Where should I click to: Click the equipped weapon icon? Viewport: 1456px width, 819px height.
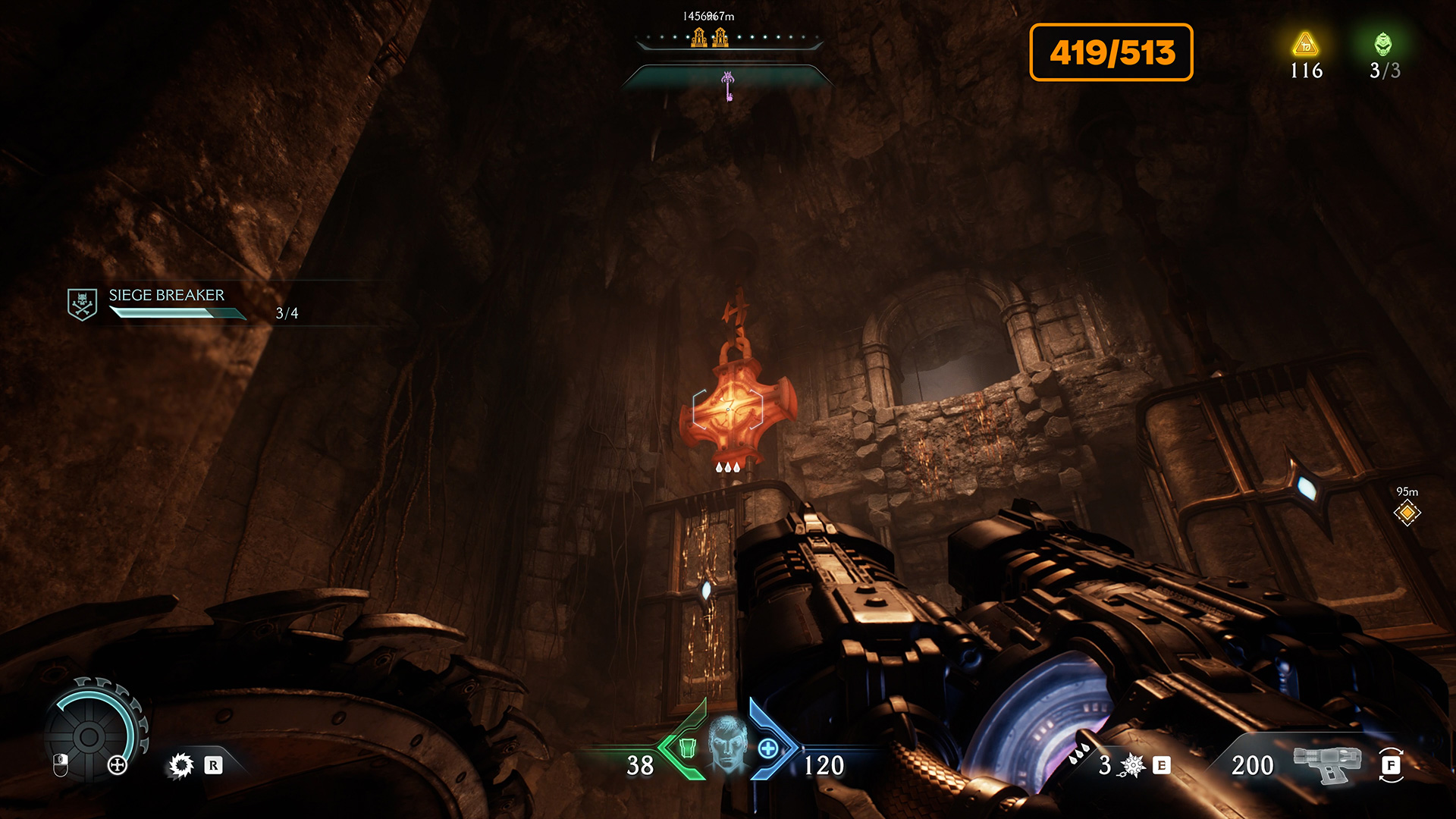tap(1326, 763)
